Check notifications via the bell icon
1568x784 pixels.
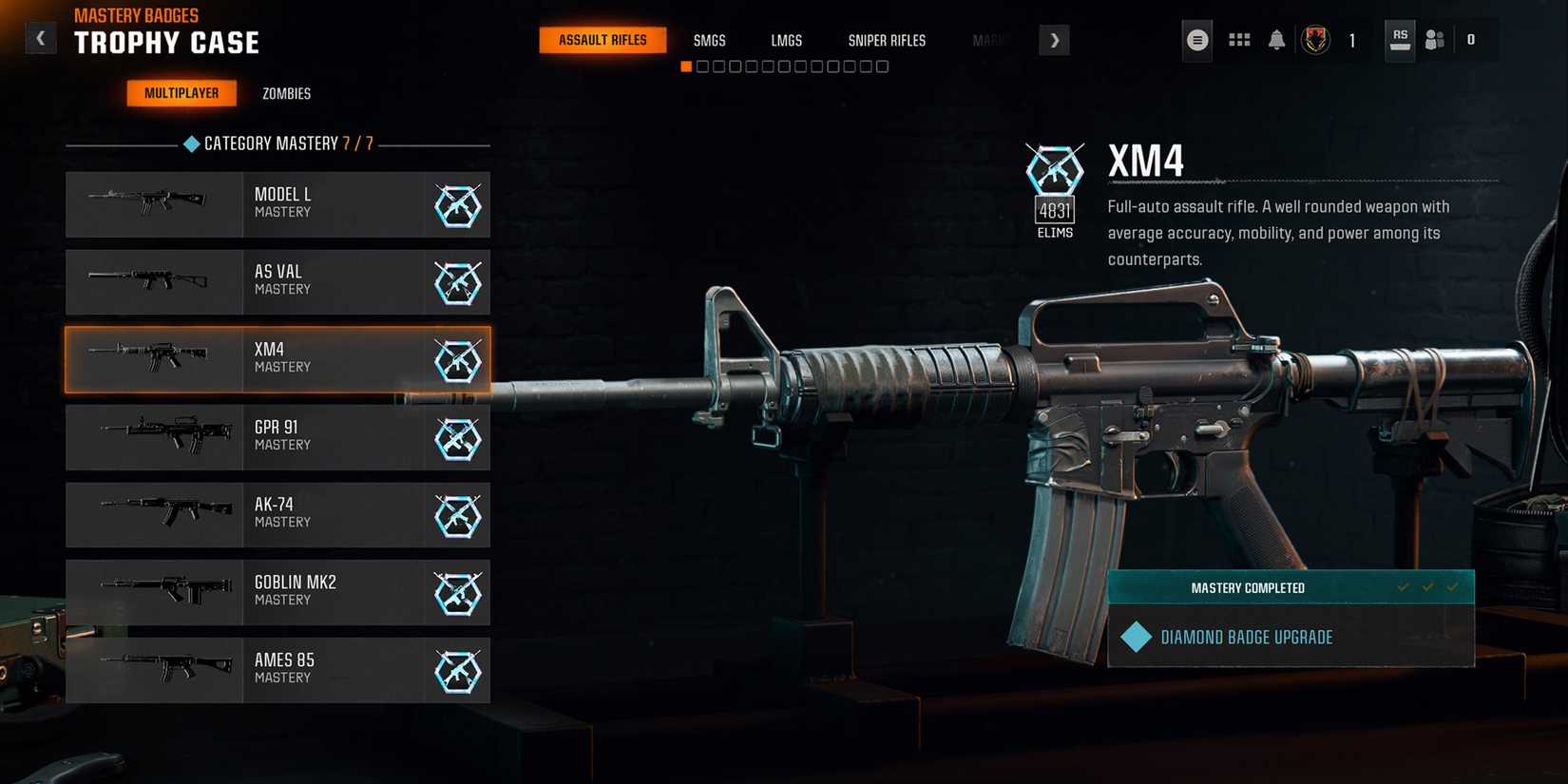(1276, 40)
